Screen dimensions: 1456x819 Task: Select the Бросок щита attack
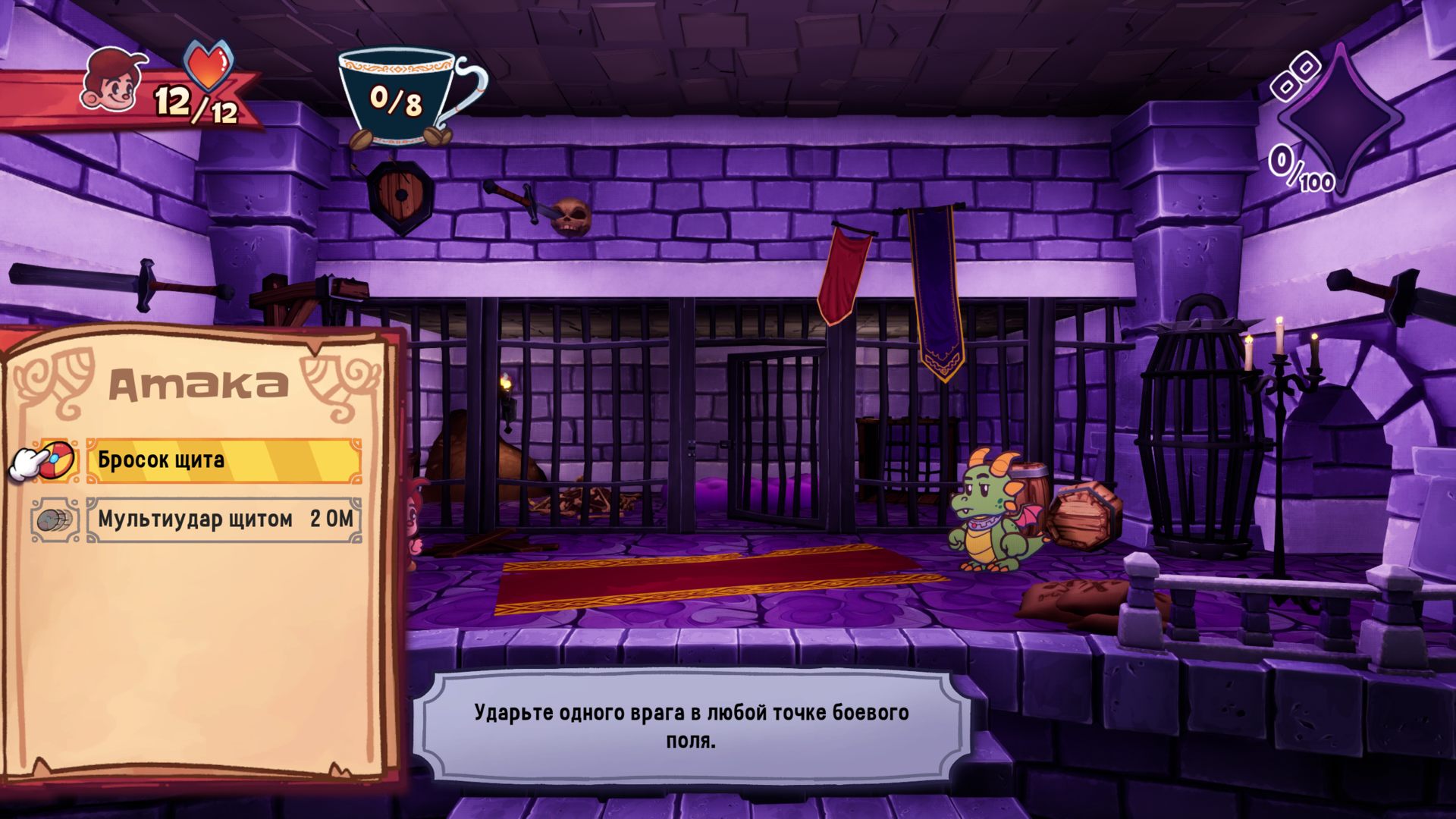tap(224, 460)
